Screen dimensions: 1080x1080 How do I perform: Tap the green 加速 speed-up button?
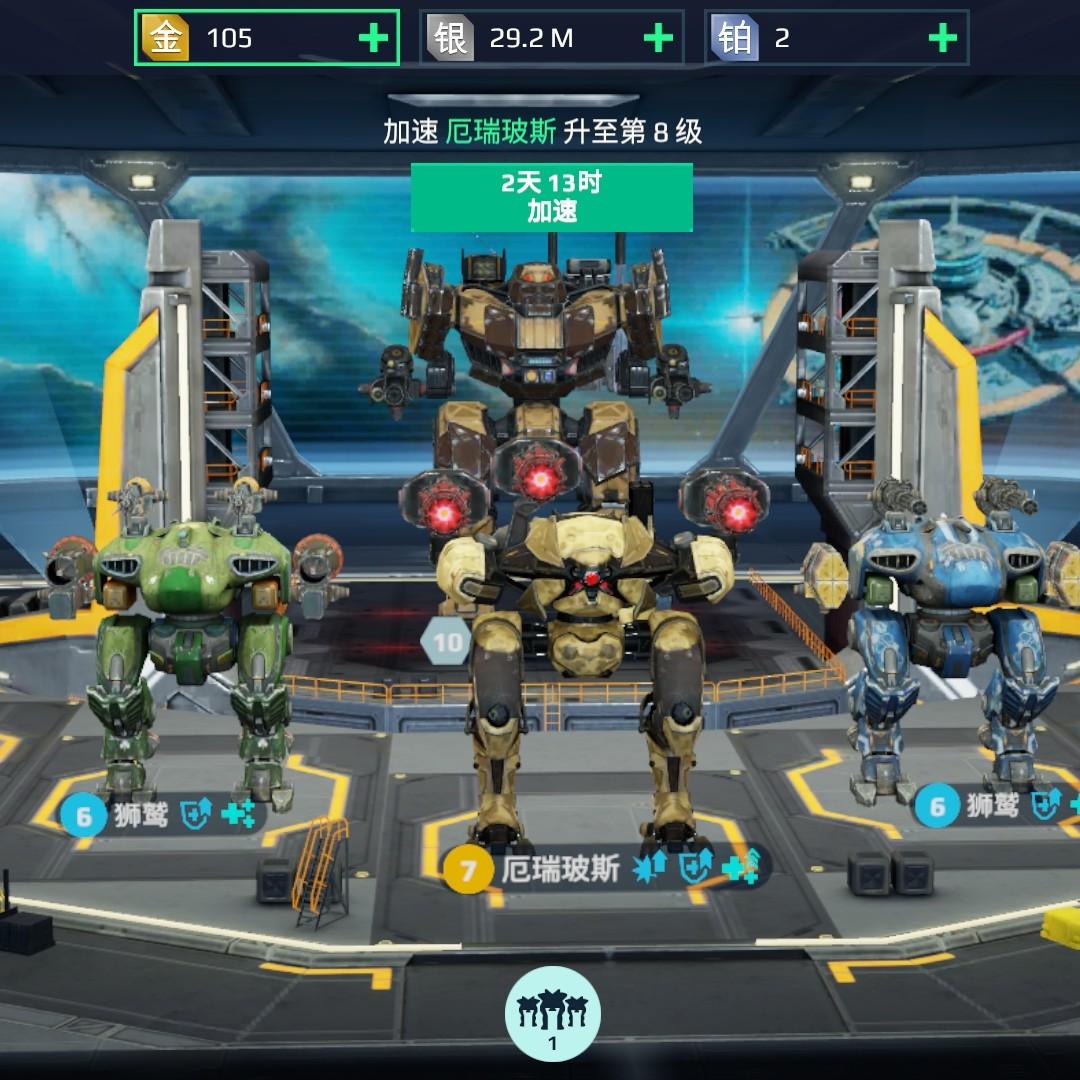tap(551, 197)
